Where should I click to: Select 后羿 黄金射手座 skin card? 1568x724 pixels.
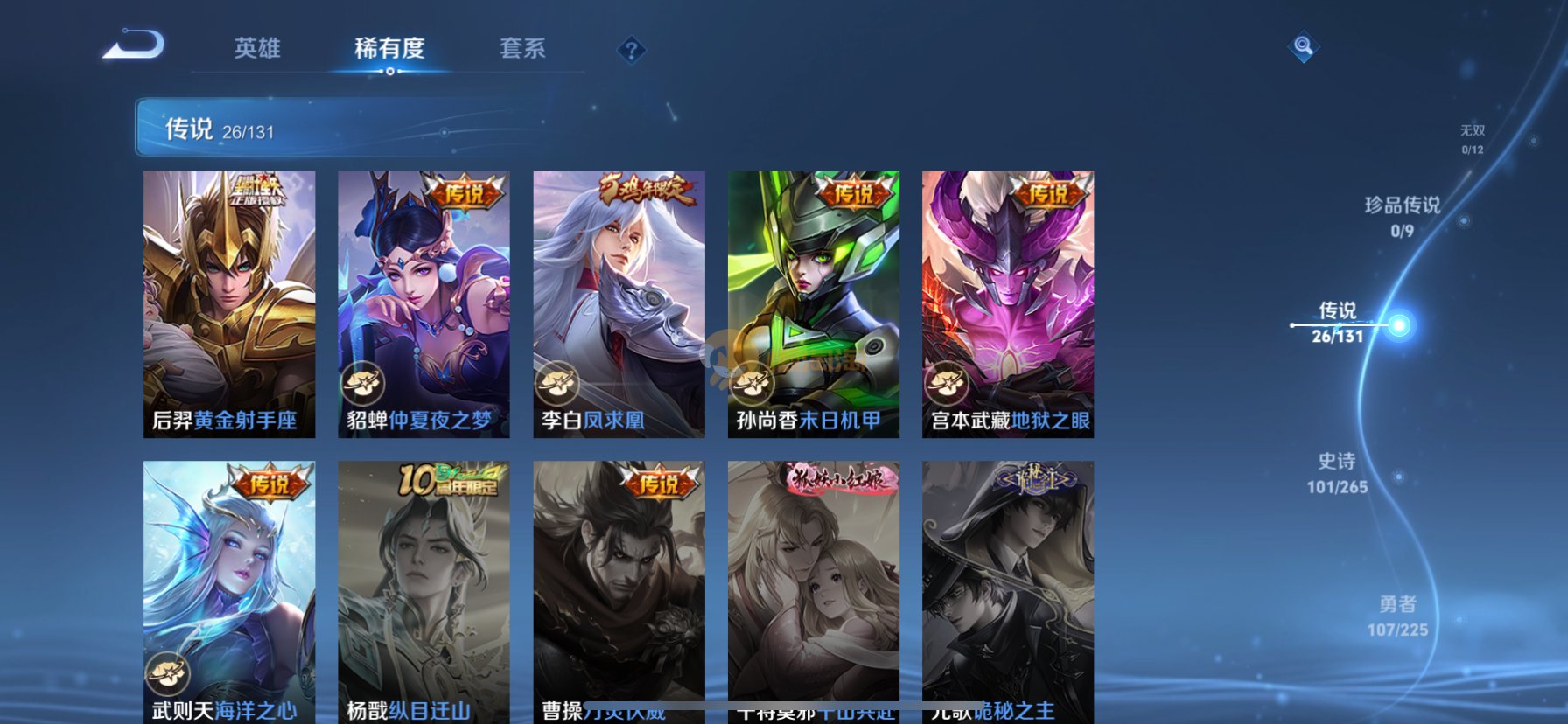tap(229, 303)
